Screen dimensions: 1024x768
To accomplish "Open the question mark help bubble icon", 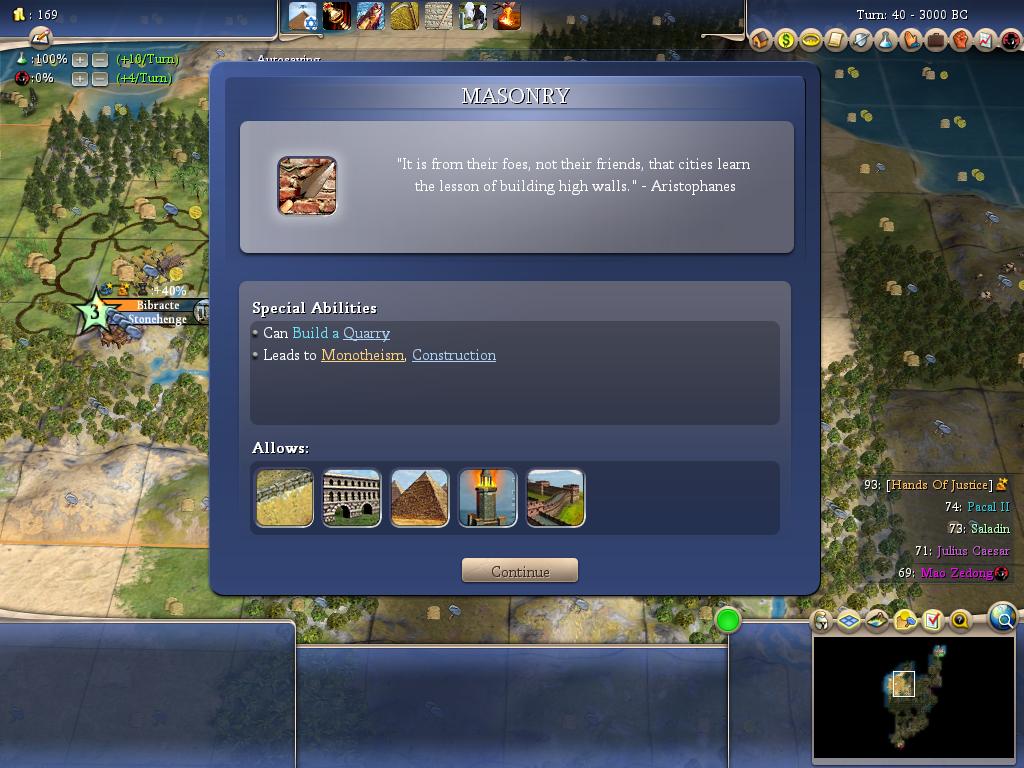I will 960,621.
